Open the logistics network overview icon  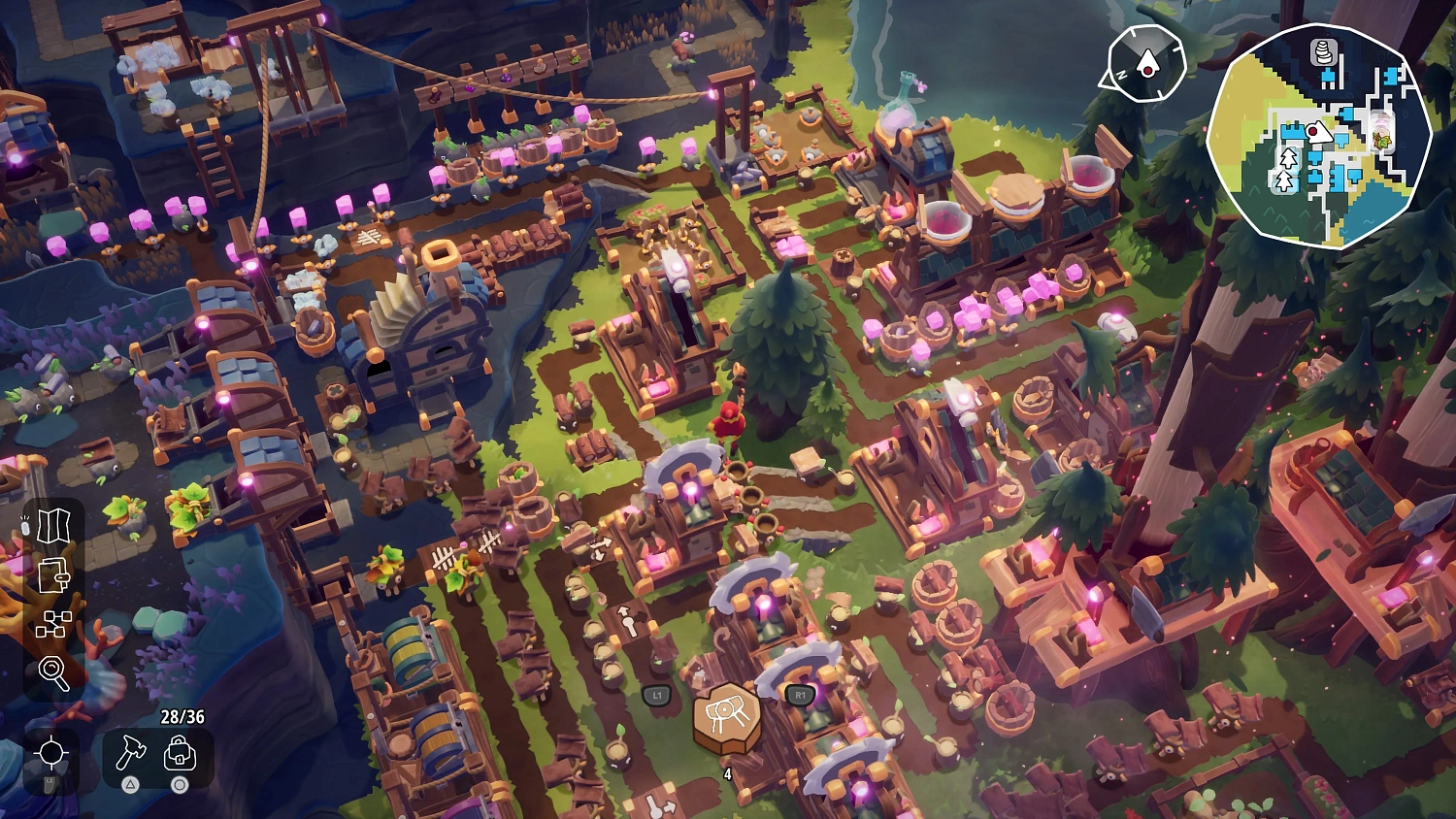coord(53,624)
